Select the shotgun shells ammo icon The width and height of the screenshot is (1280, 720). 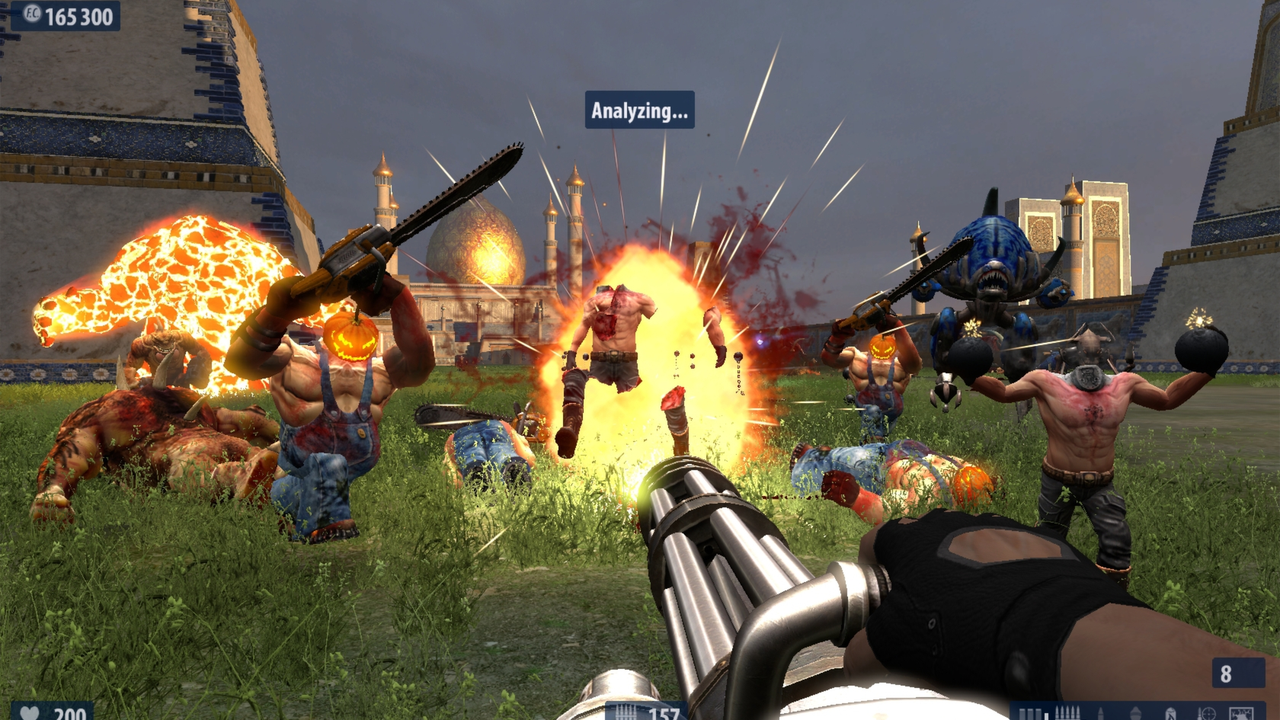click(1028, 713)
